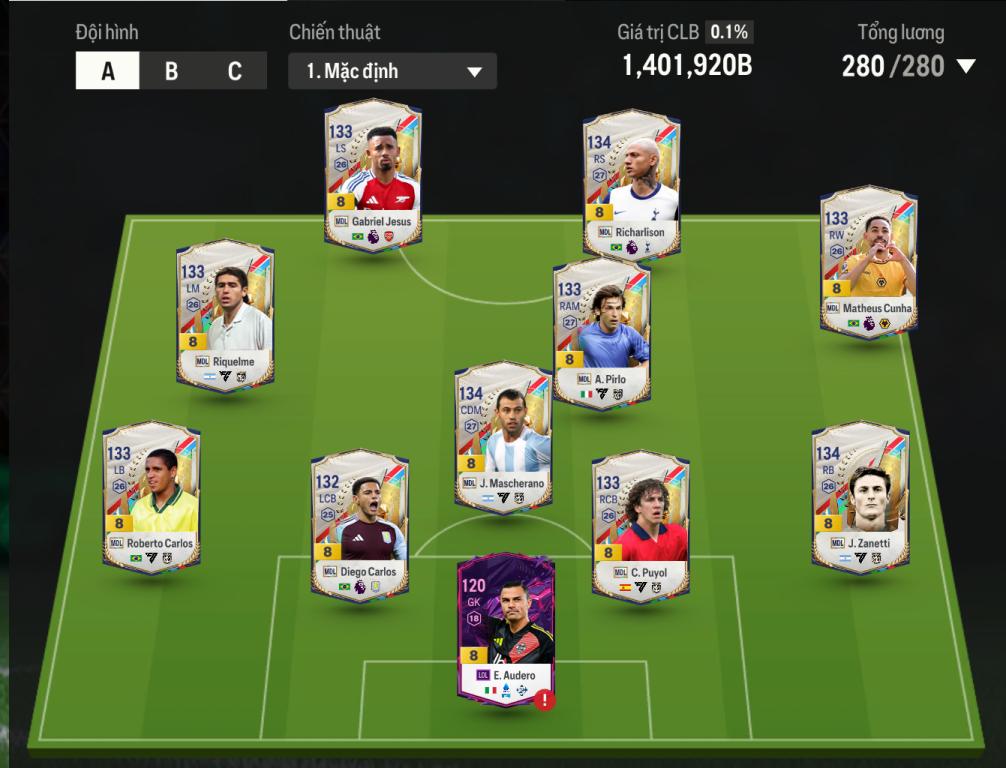Select the J. Zanetti card
The width and height of the screenshot is (1006, 768).
861,496
